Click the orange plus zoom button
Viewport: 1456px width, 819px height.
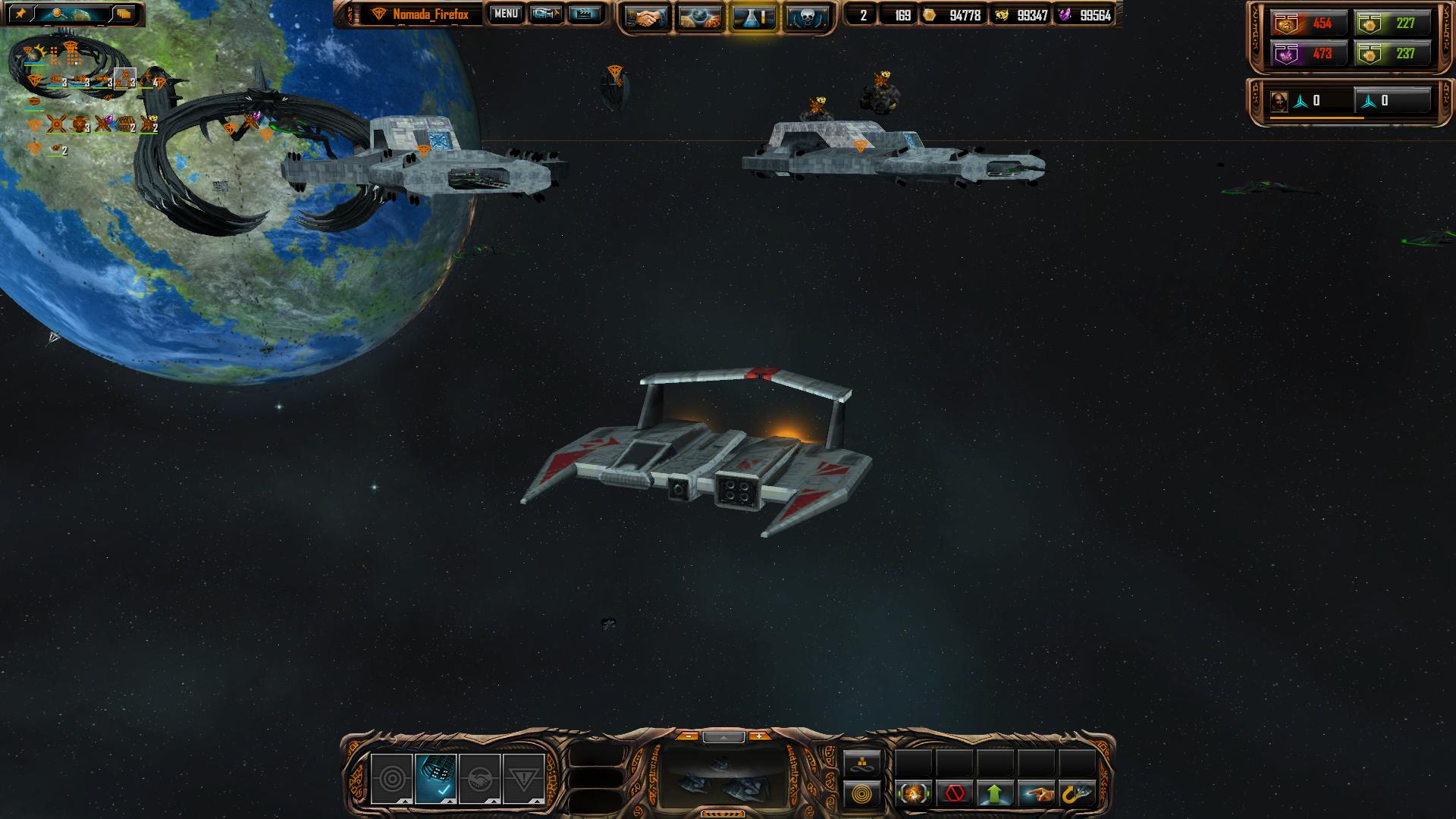(758, 736)
